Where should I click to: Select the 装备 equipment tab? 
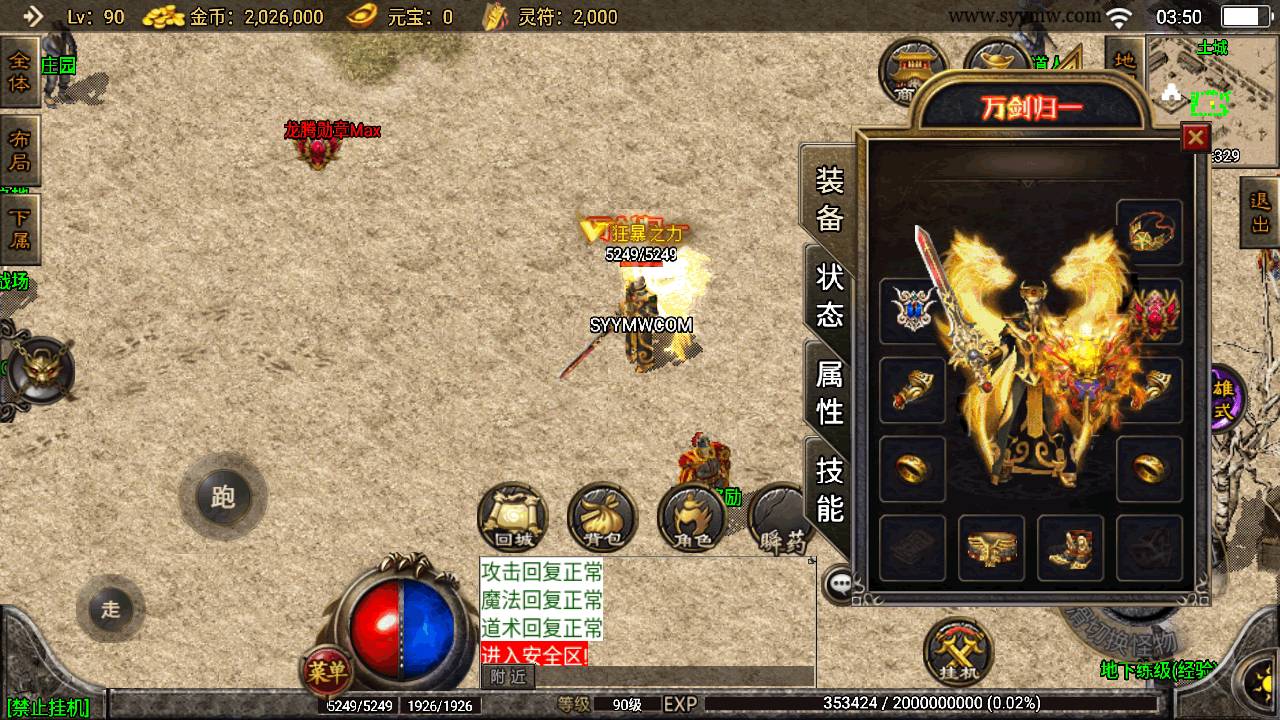tap(830, 199)
